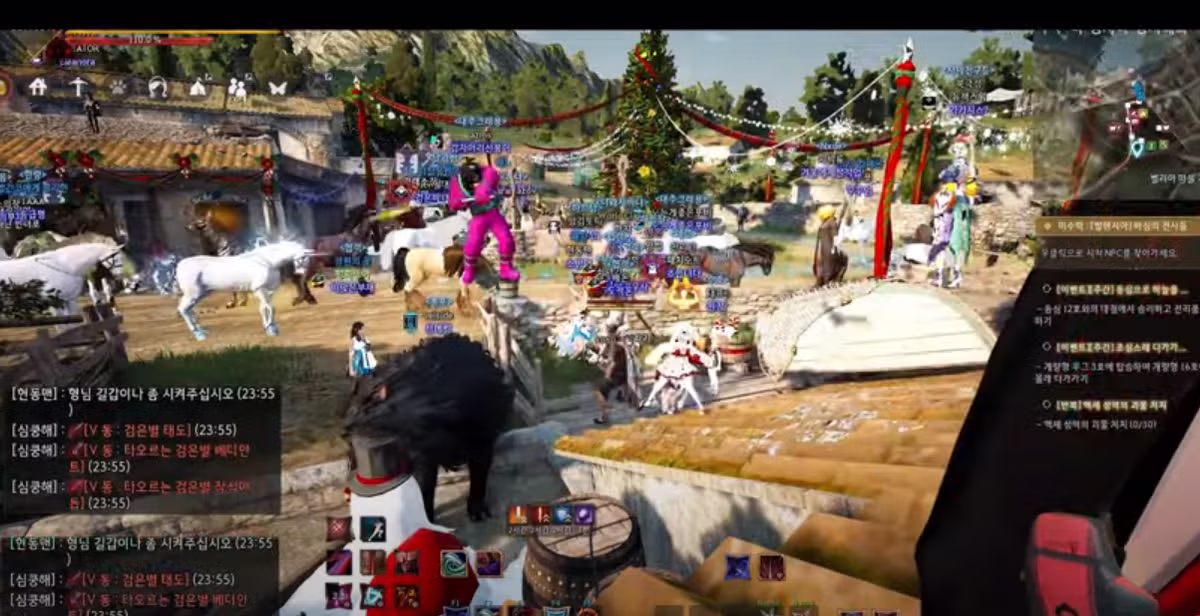The height and width of the screenshot is (616, 1200).
Task: Open the house icon in top bar
Action: click(x=38, y=87)
